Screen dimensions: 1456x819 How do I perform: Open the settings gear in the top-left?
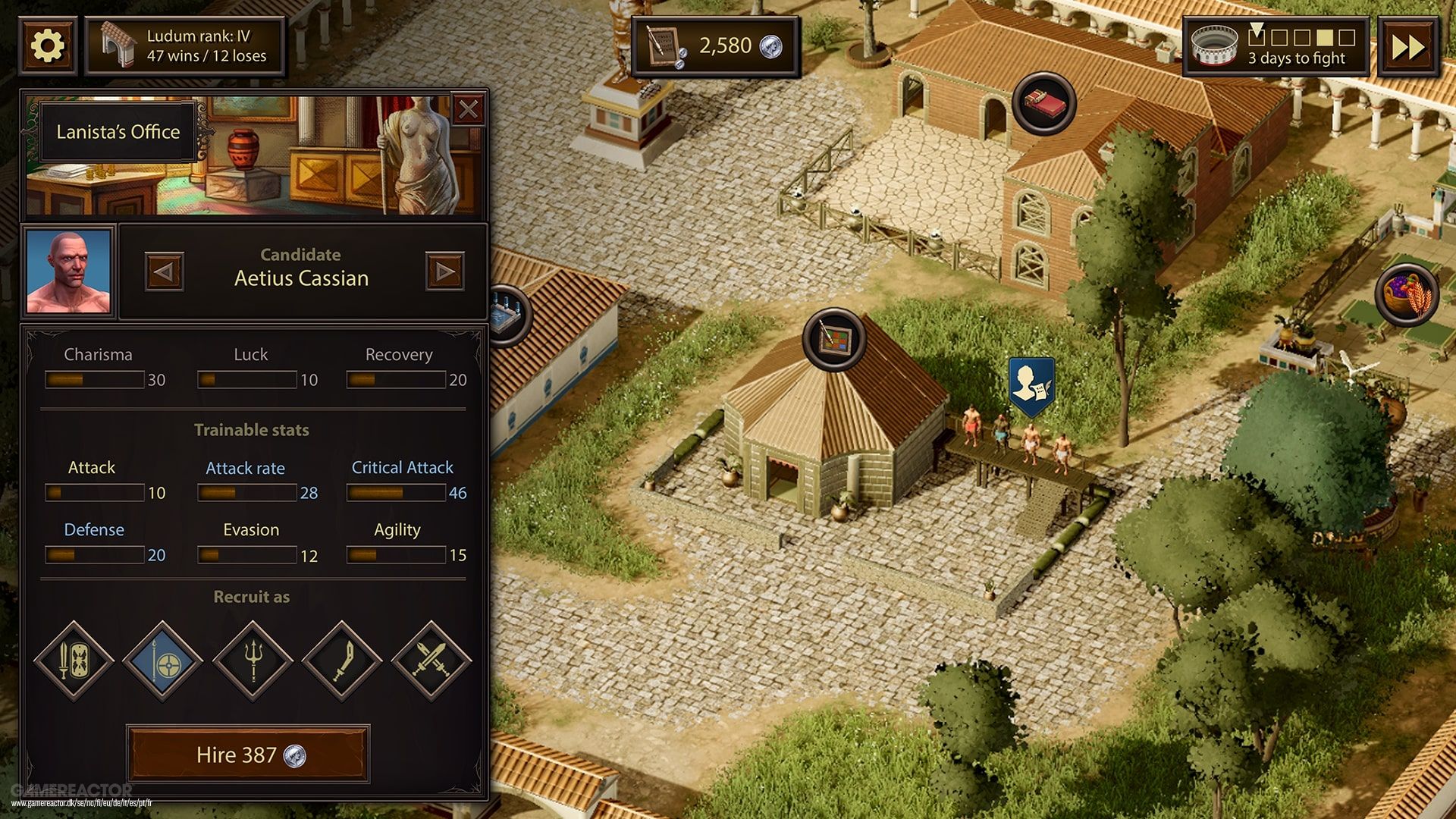pos(47,44)
